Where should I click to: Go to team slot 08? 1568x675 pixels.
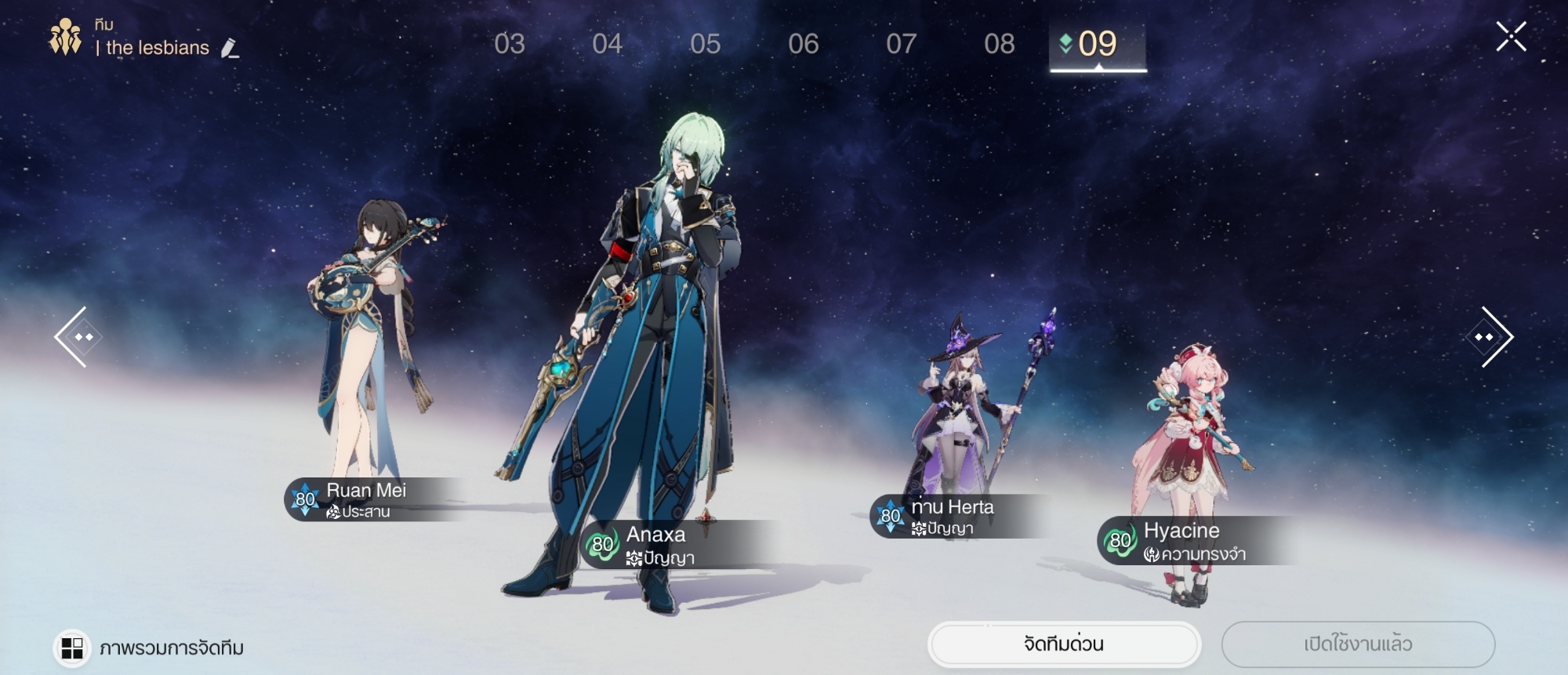click(x=1000, y=44)
